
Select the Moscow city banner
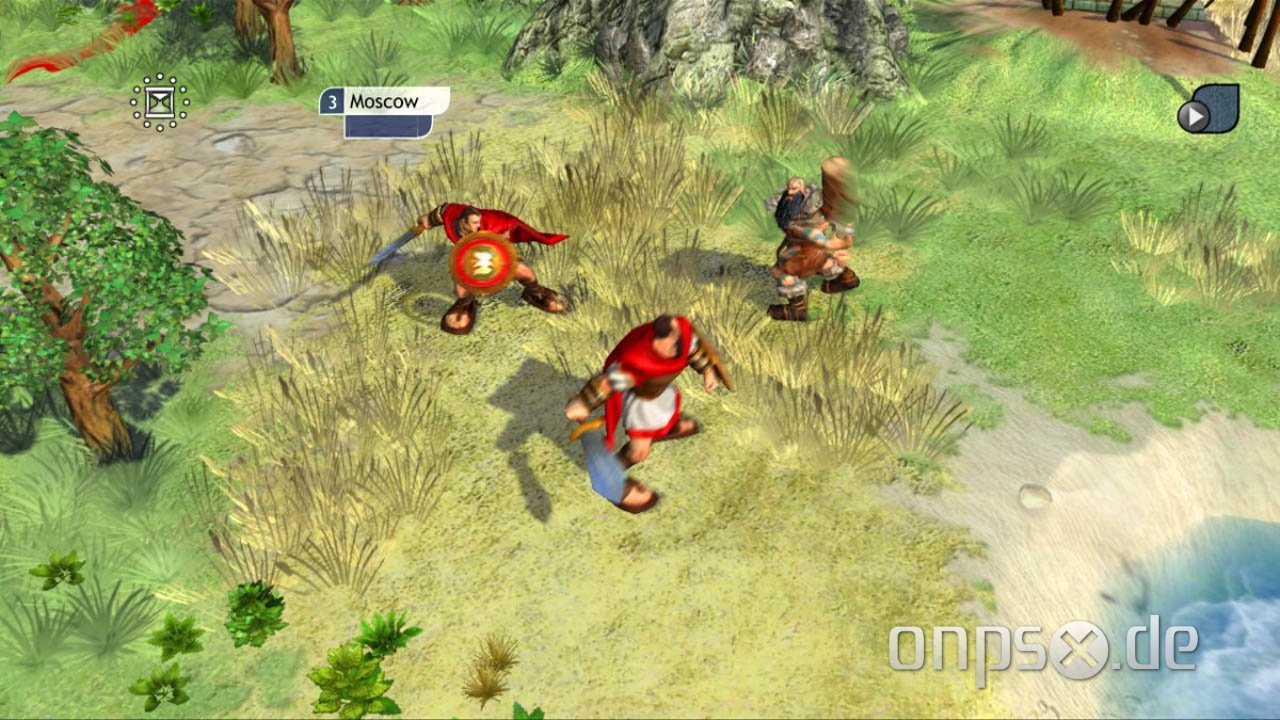[x=382, y=100]
